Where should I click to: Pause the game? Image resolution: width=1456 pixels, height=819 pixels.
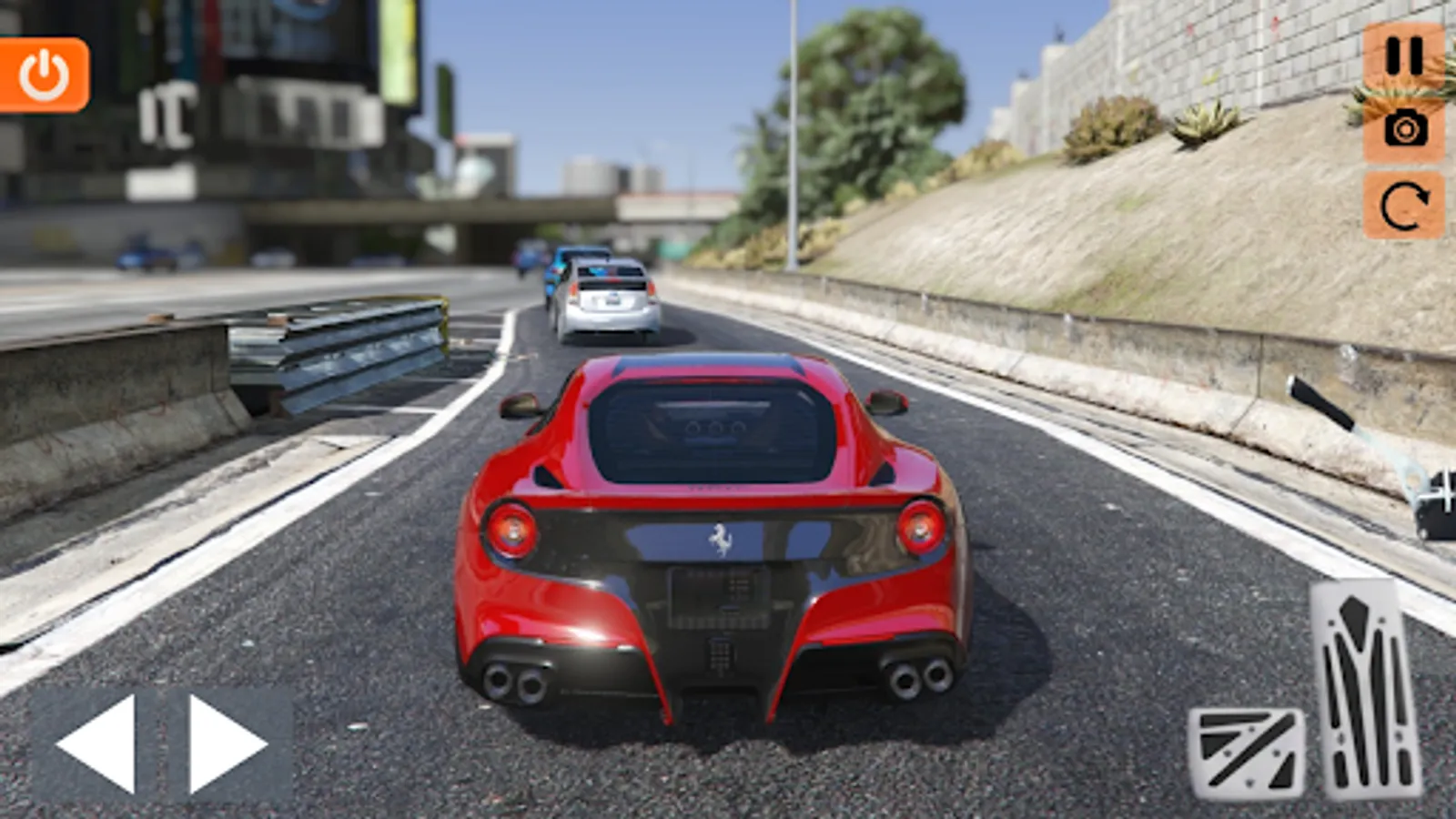pos(1403,56)
